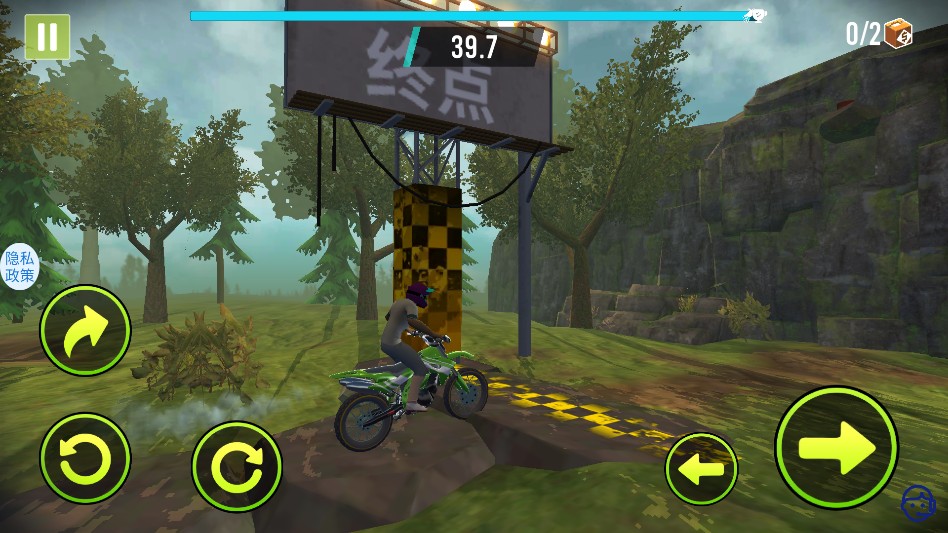Click the blue face icon in the corner
948x533 pixels.
pos(915,503)
